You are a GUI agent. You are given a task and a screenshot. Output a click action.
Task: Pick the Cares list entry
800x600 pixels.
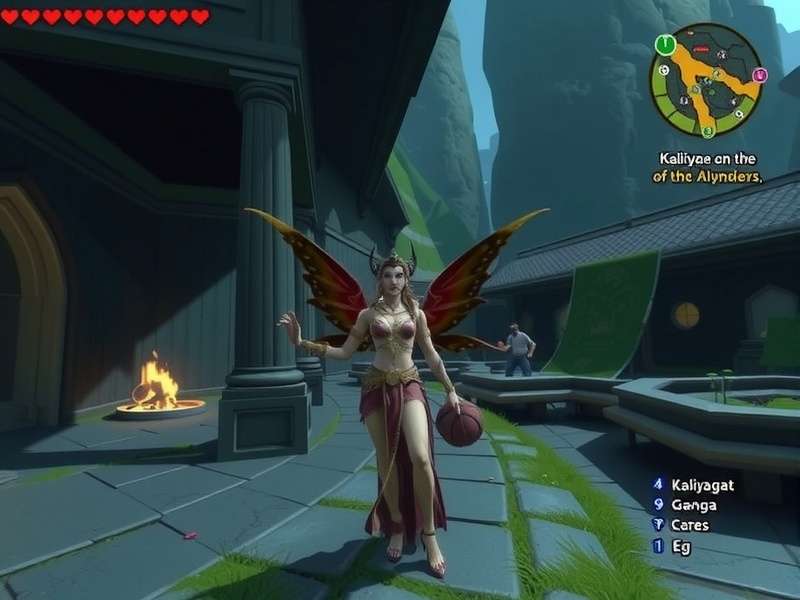click(x=690, y=525)
